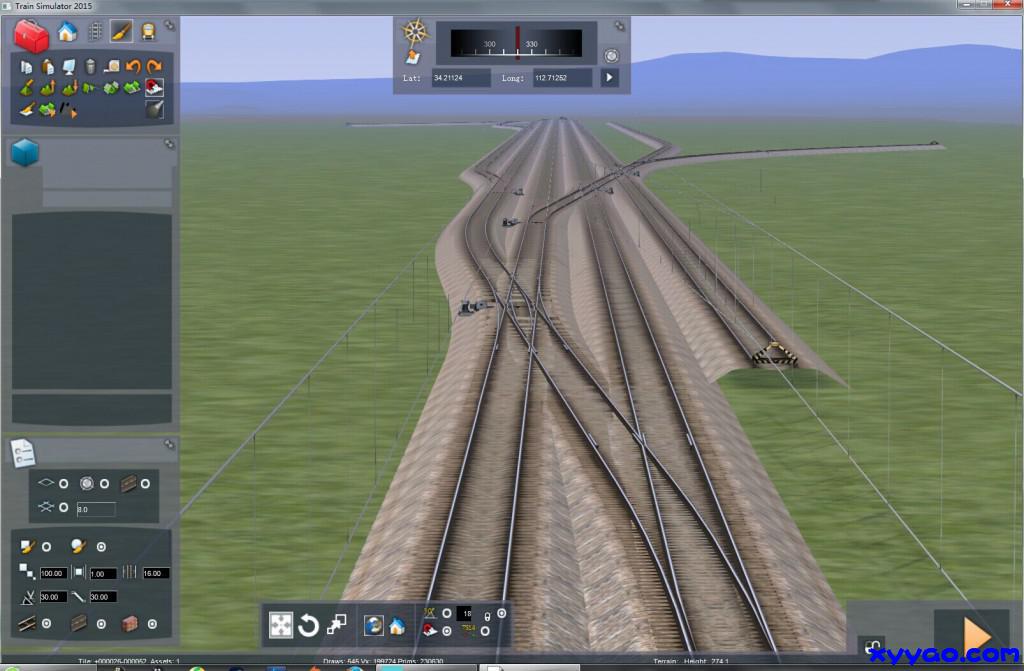Viewport: 1024px width, 671px height.
Task: Click the trash can delete tool
Action: pos(90,67)
